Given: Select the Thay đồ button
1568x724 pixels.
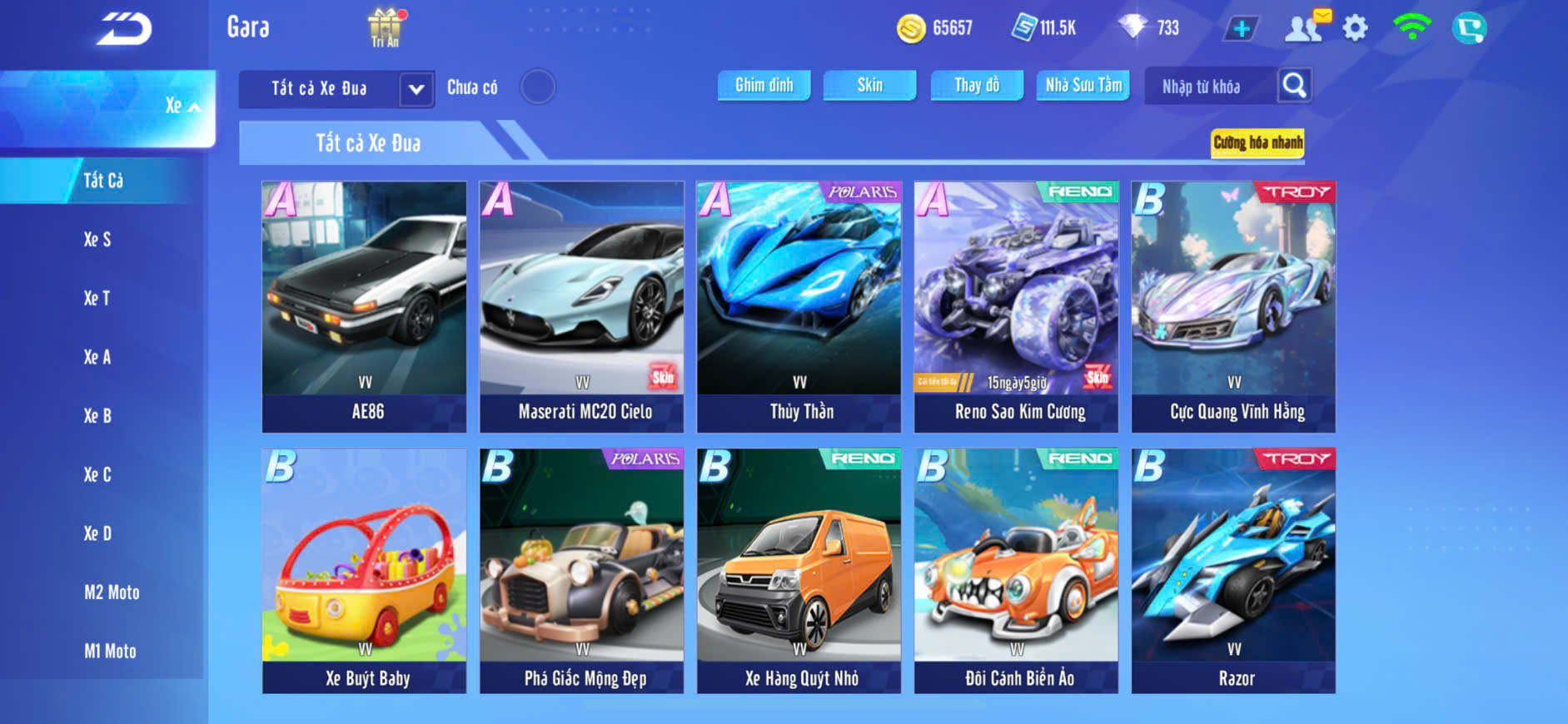Looking at the screenshot, I should [x=977, y=85].
